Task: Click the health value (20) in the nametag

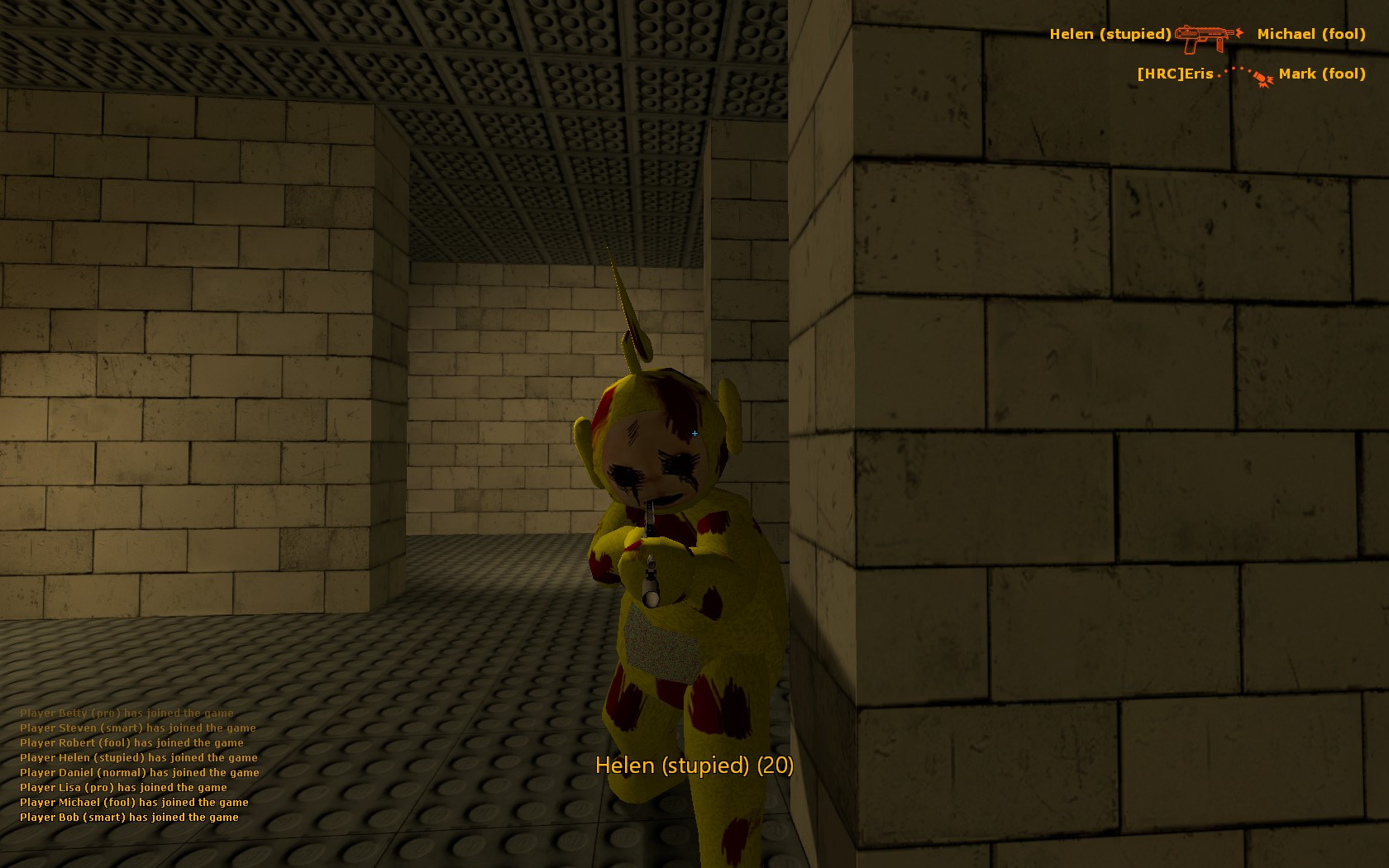Action: pyautogui.click(x=776, y=767)
